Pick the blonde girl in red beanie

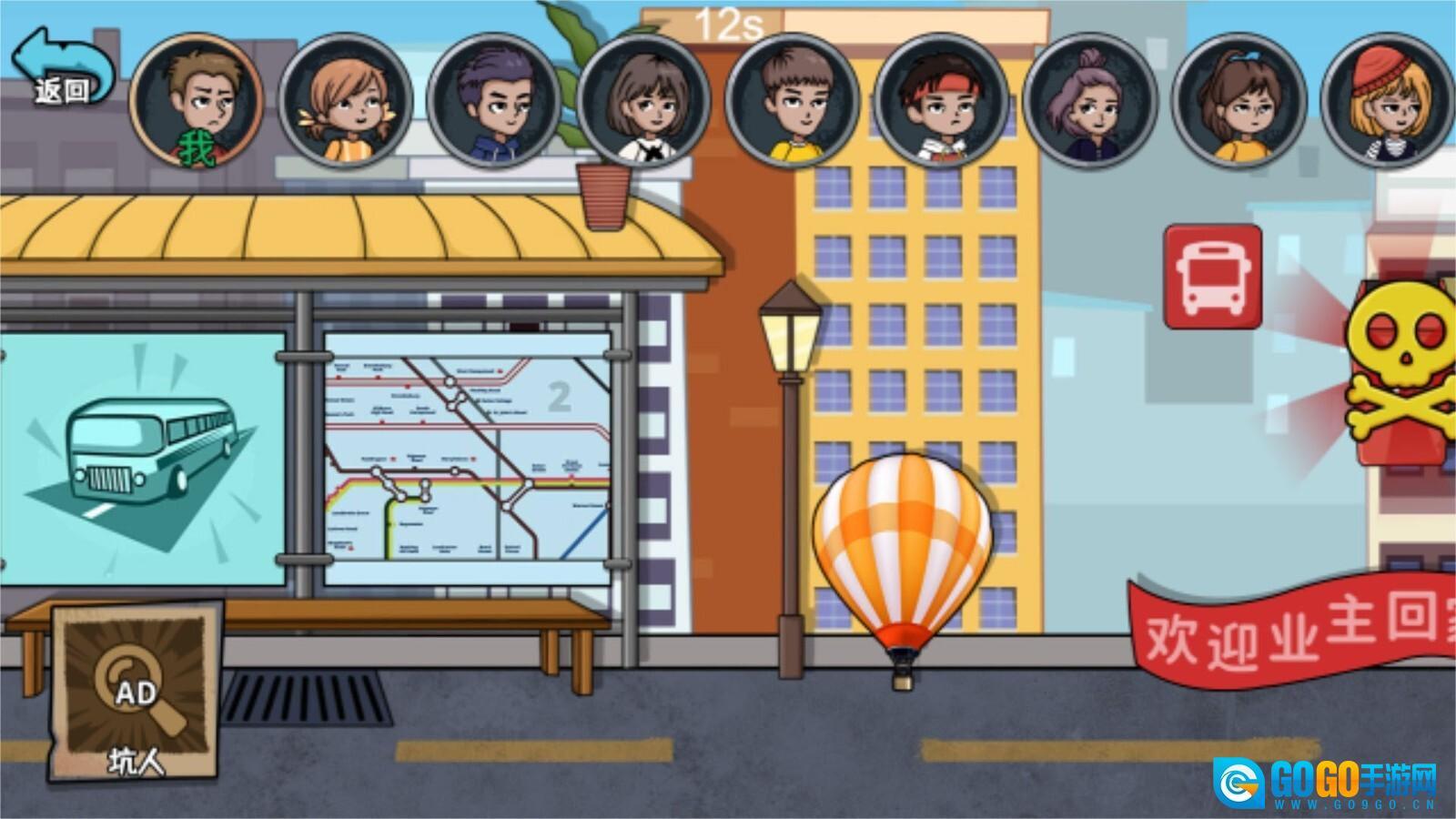click(x=1387, y=101)
